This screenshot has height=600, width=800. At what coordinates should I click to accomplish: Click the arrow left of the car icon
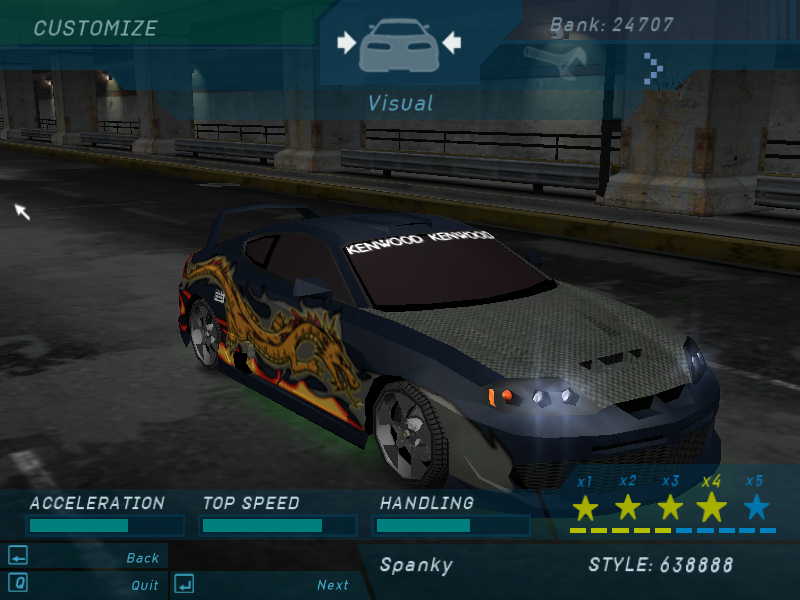(x=346, y=42)
